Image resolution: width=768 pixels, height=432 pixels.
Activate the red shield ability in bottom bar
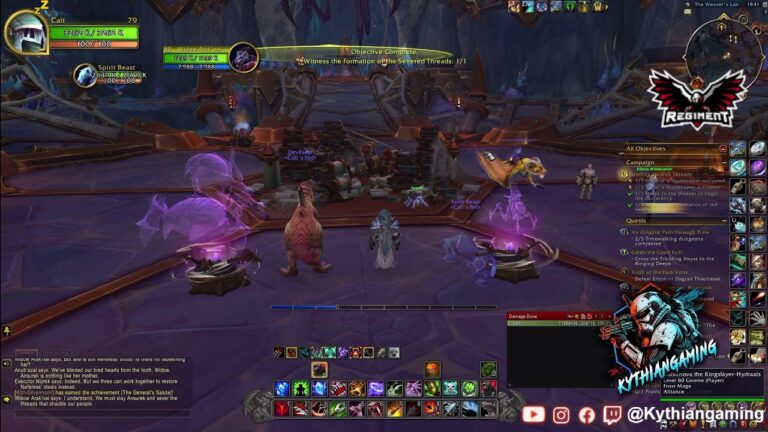(x=284, y=409)
